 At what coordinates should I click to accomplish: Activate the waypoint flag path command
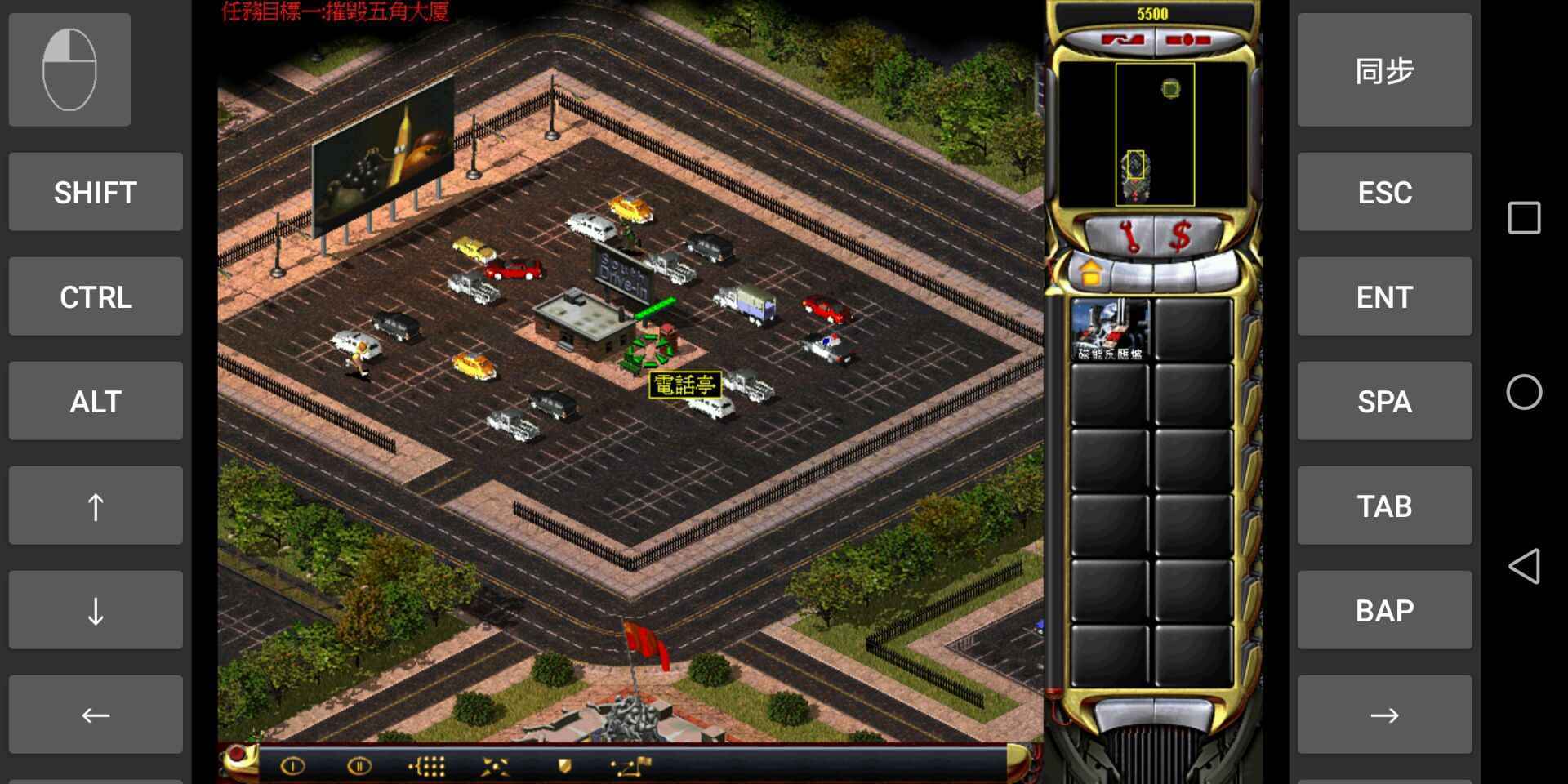(x=631, y=766)
